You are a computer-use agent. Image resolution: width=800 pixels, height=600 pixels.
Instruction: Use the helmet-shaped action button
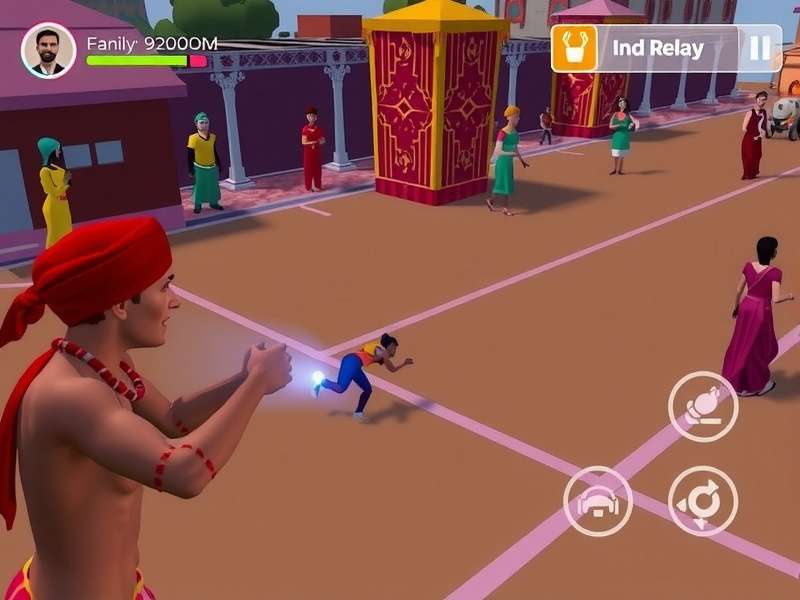coord(598,500)
